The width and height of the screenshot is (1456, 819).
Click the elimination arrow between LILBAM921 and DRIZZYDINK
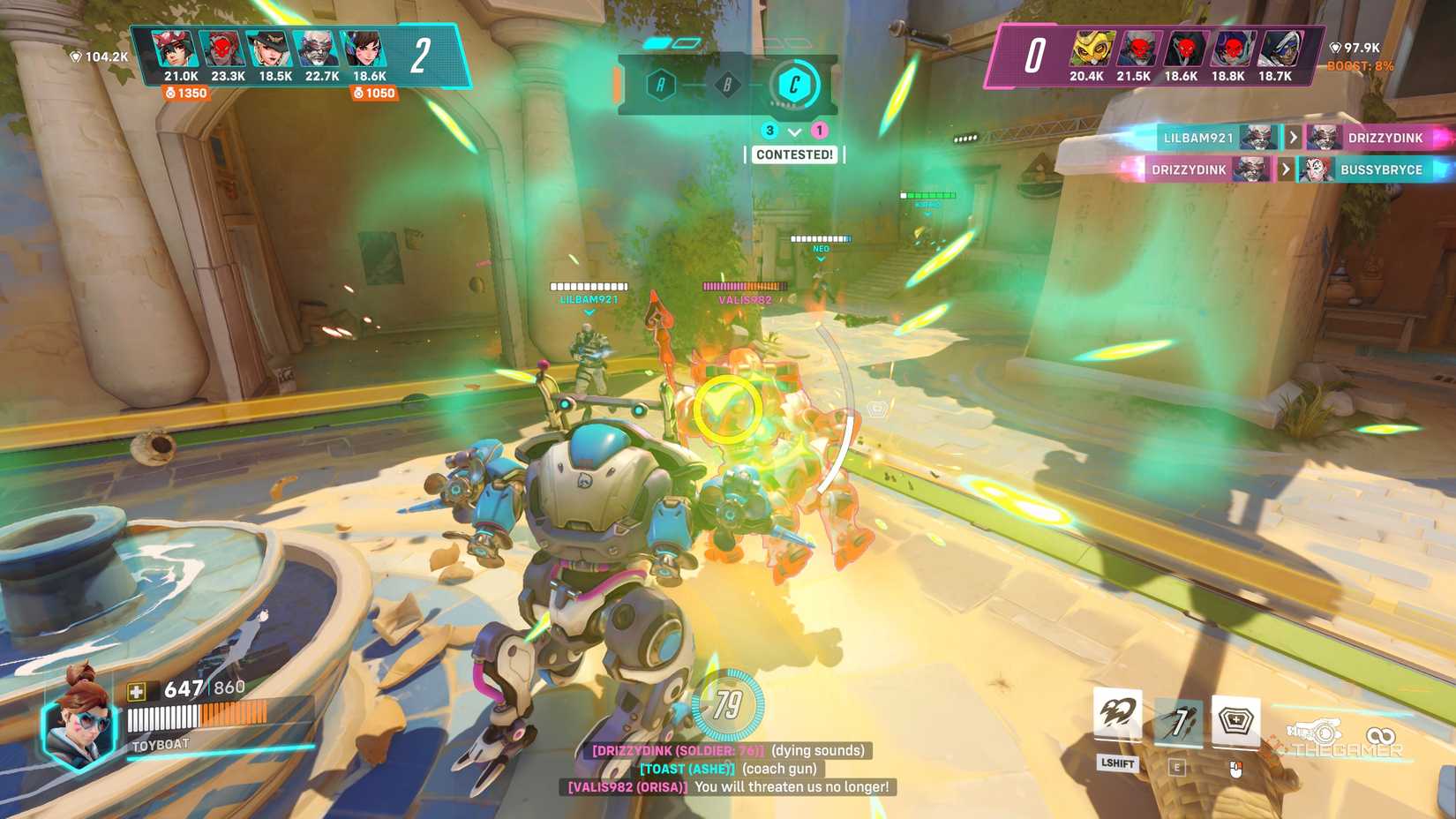tap(1293, 139)
